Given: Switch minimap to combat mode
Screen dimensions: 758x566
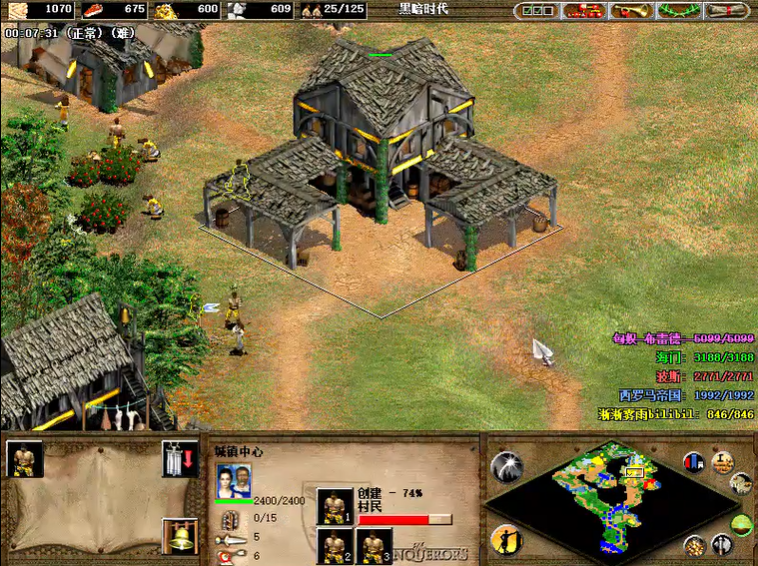Looking at the screenshot, I should click(721, 546).
